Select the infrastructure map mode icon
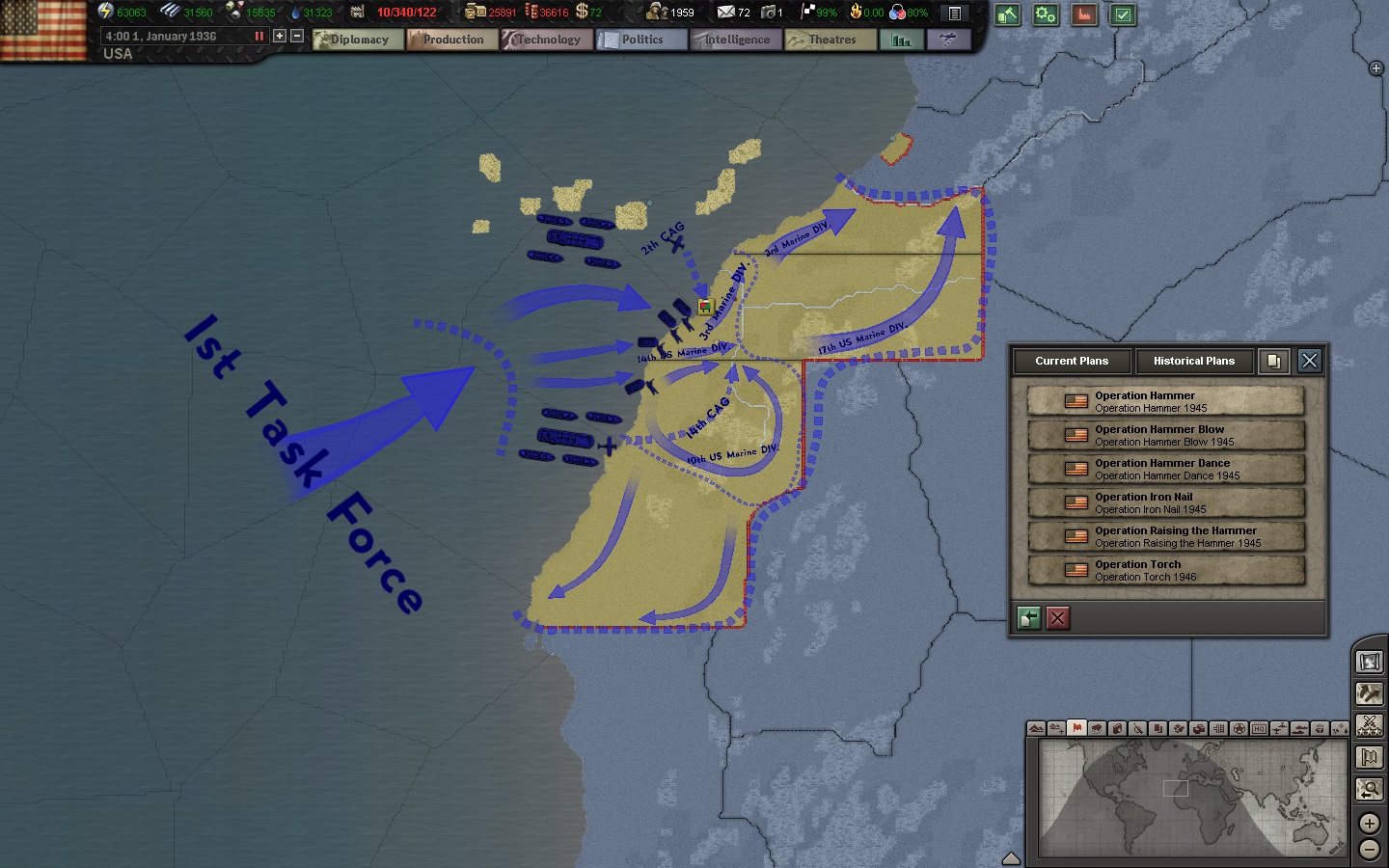1389x868 pixels. [x=1220, y=730]
